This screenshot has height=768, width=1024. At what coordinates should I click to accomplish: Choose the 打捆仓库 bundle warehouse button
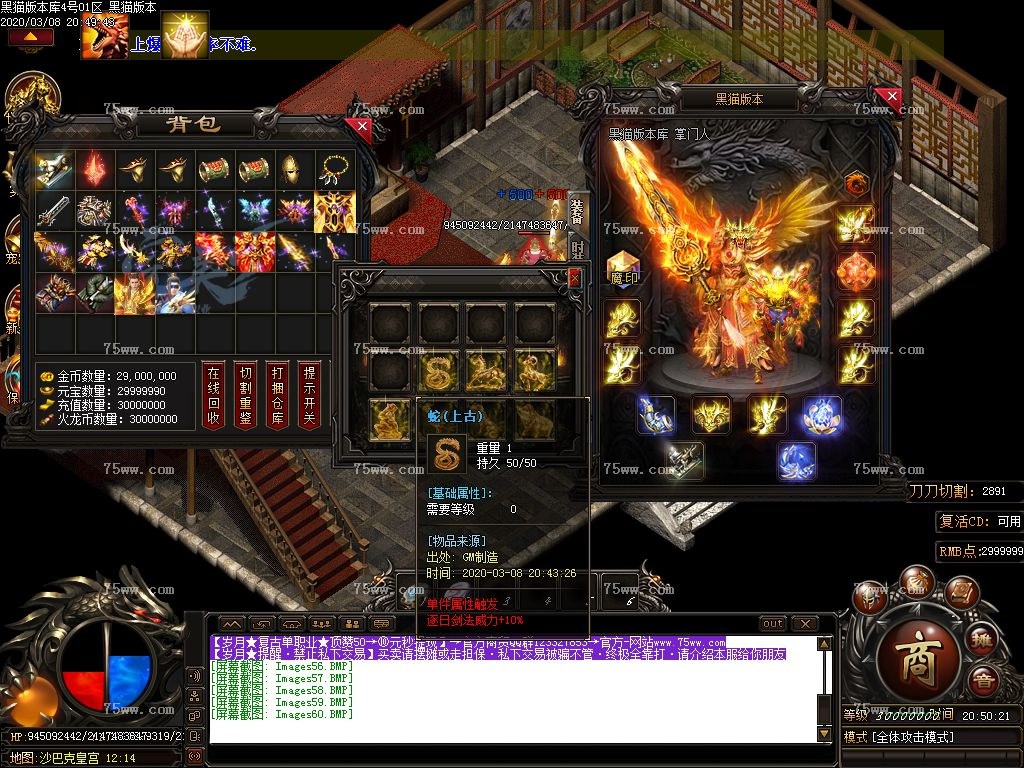pyautogui.click(x=277, y=394)
